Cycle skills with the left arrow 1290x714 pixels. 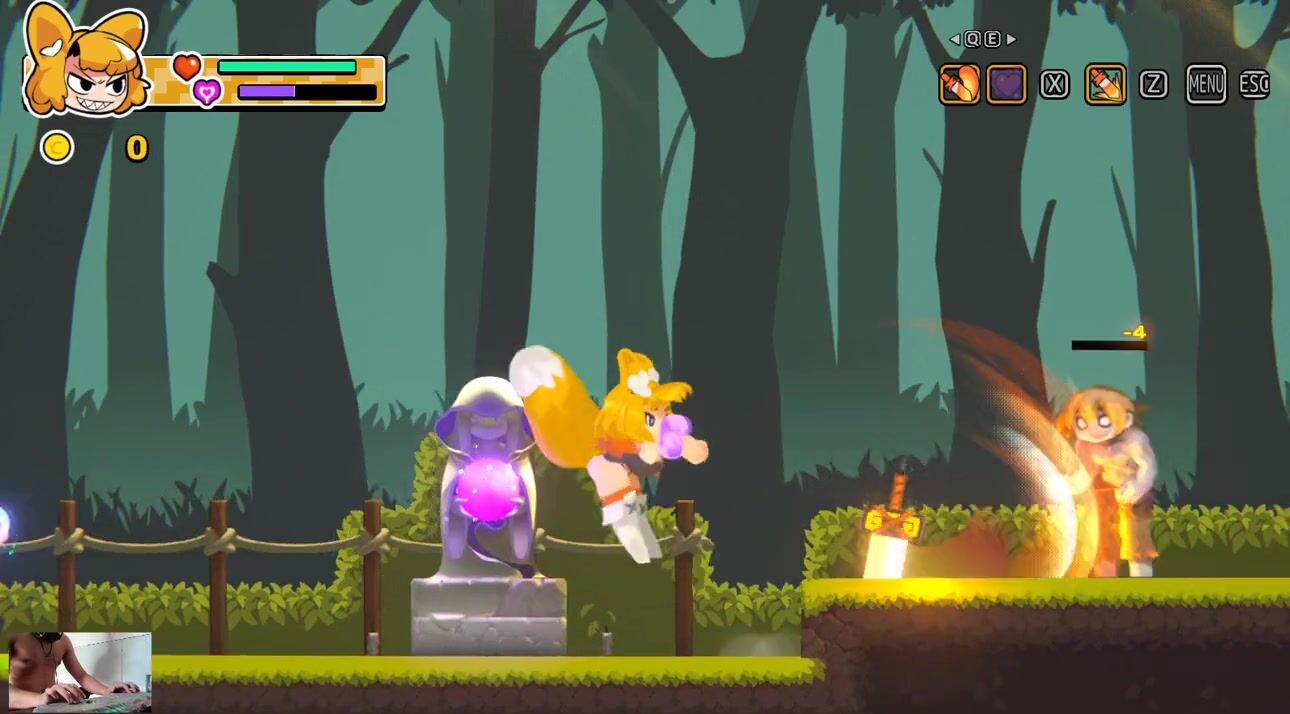(x=955, y=40)
